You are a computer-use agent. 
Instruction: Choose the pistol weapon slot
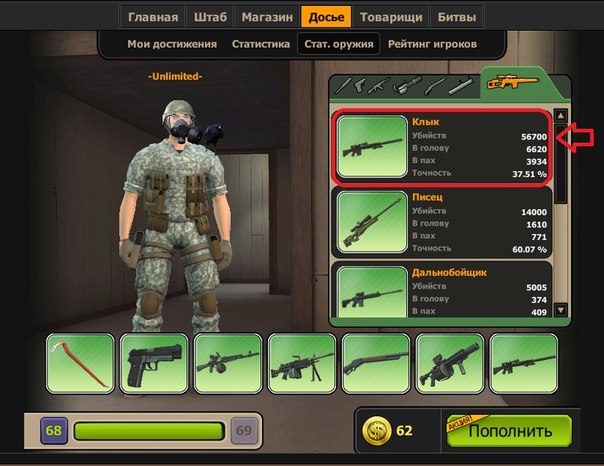point(153,363)
